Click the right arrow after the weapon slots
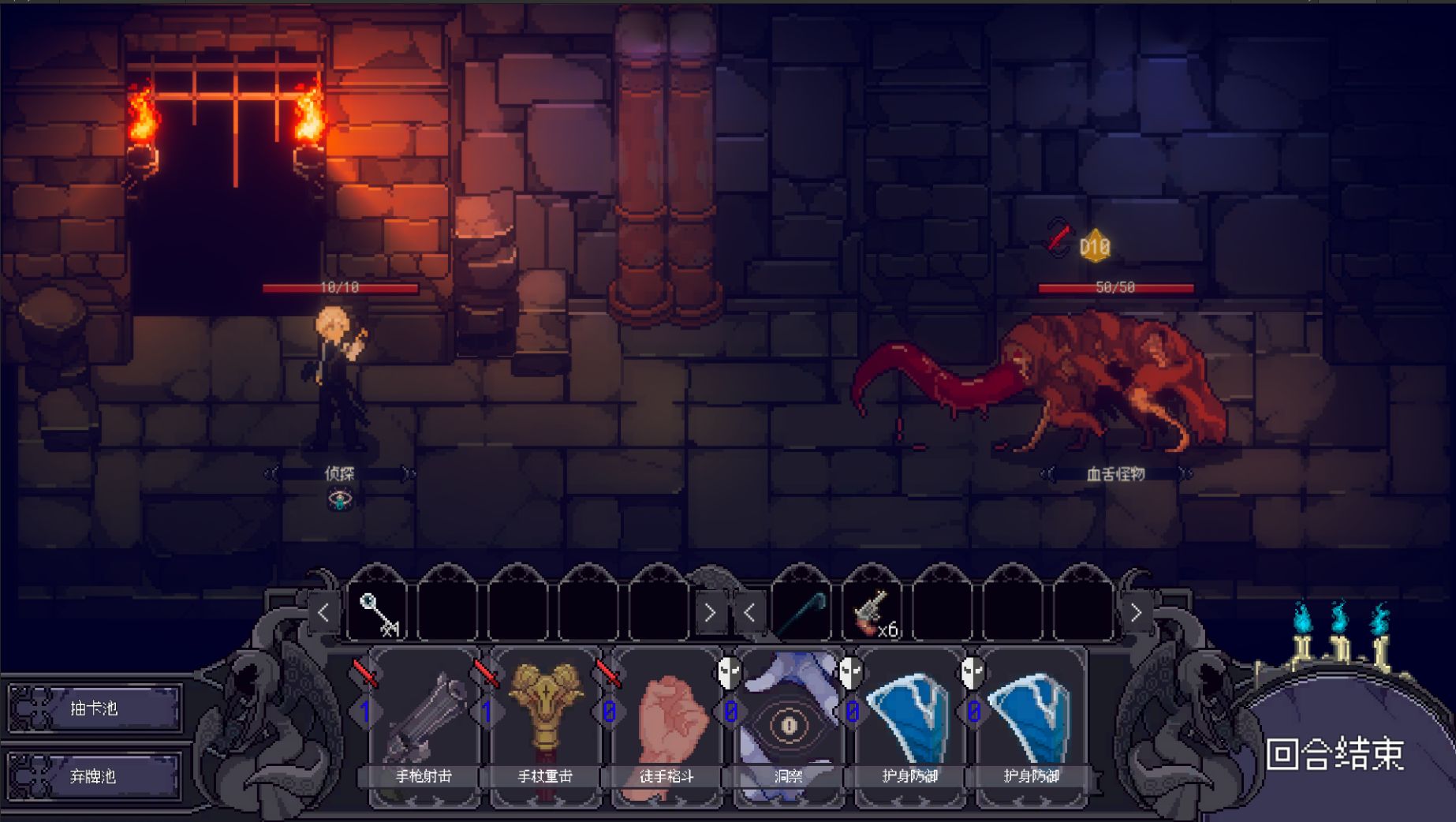This screenshot has height=822, width=1456. coord(1136,612)
